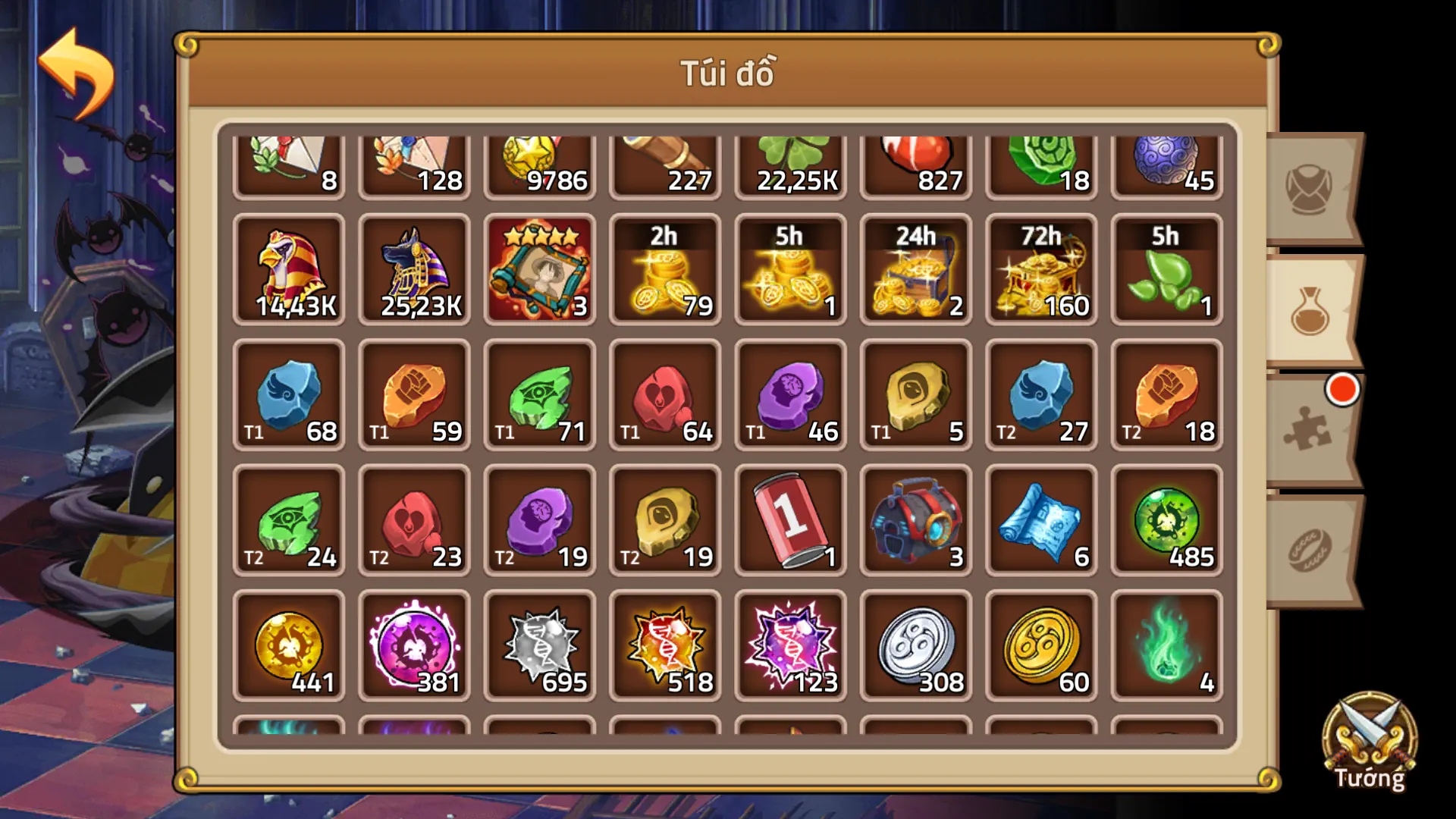The width and height of the screenshot is (1456, 819).
Task: Select the golden star coin stack of 9786
Action: (x=540, y=161)
